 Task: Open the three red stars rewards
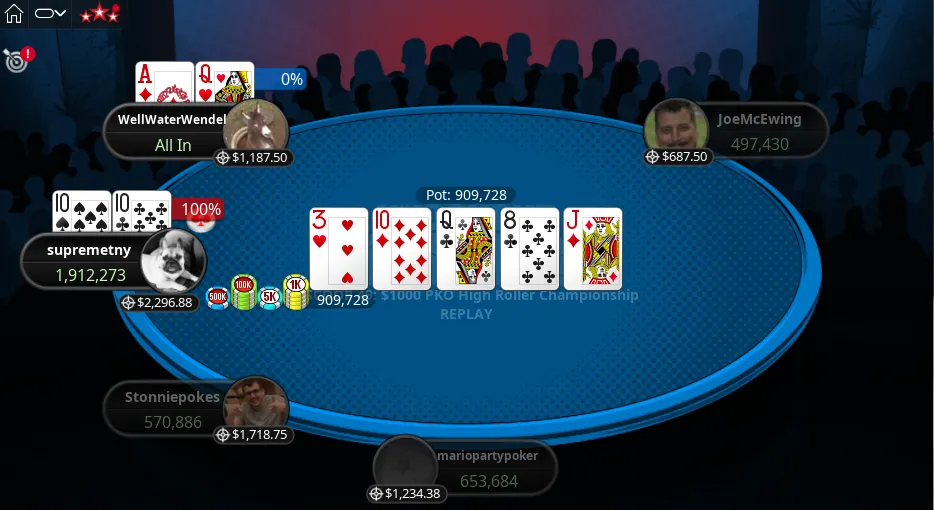coord(99,14)
